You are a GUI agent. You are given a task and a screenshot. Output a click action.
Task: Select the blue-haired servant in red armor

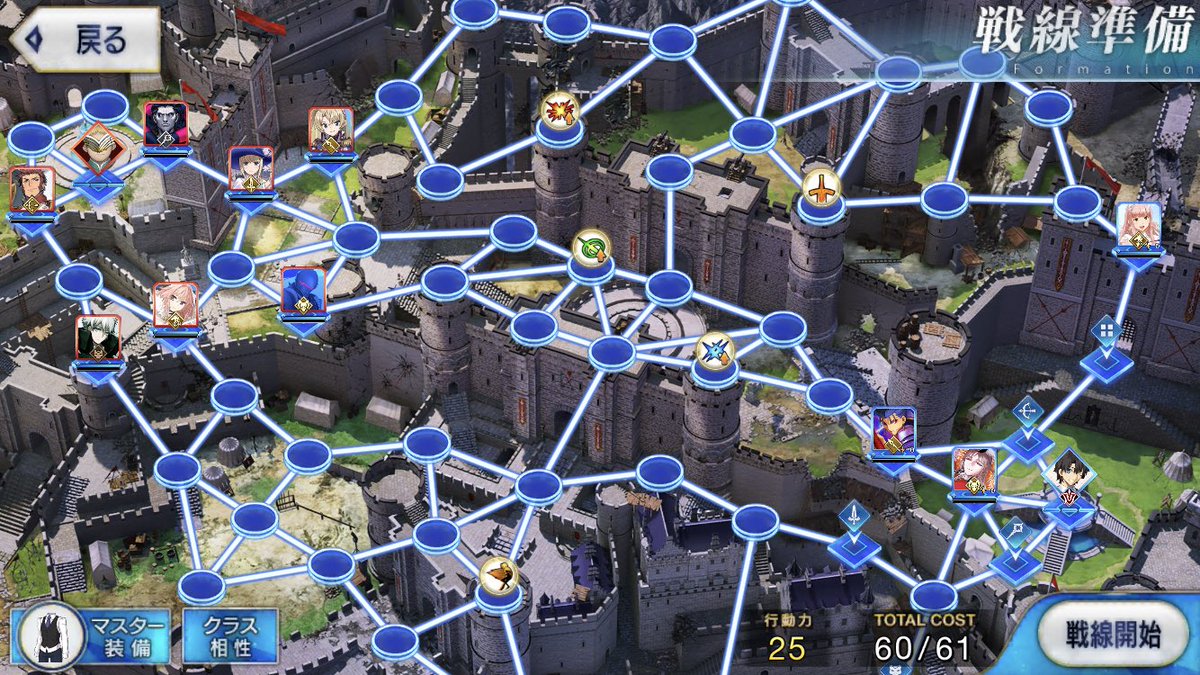coord(893,431)
